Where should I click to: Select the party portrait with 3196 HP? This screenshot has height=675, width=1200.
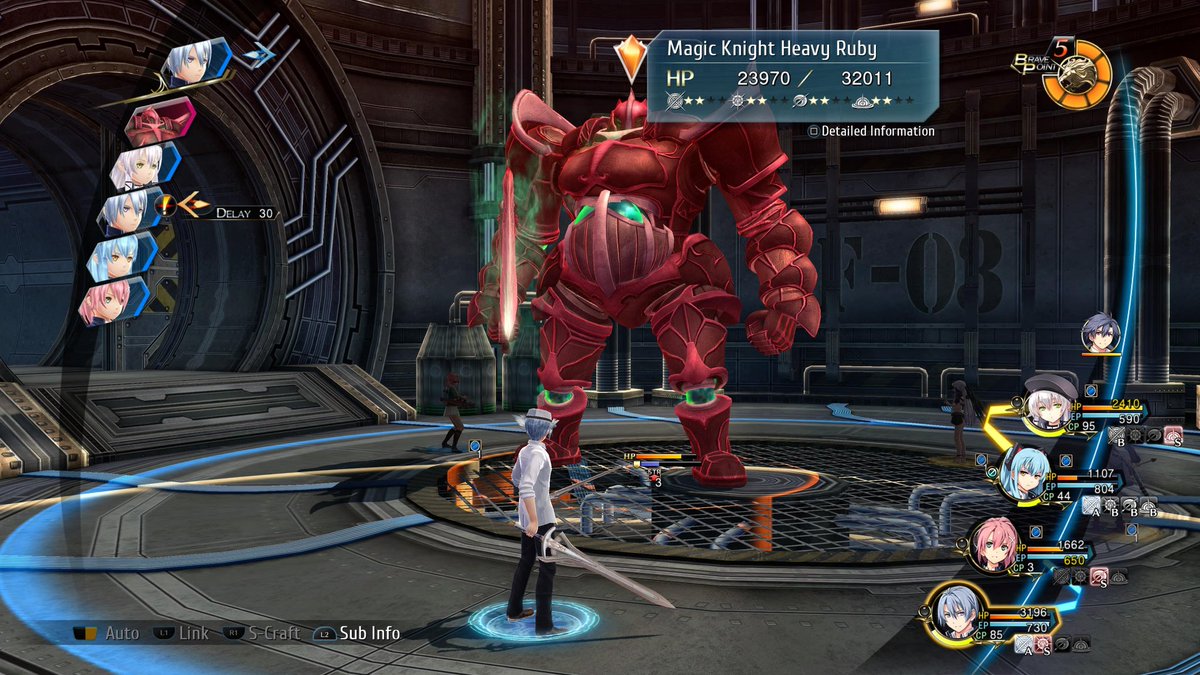click(957, 613)
